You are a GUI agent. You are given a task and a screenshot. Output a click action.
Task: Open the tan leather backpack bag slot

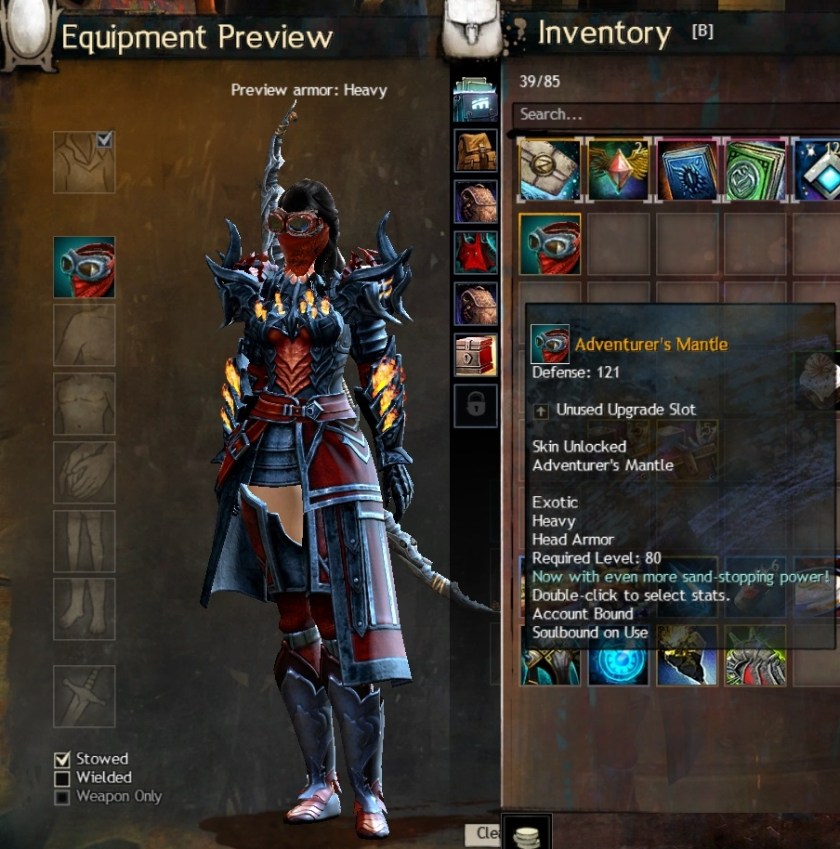point(476,150)
